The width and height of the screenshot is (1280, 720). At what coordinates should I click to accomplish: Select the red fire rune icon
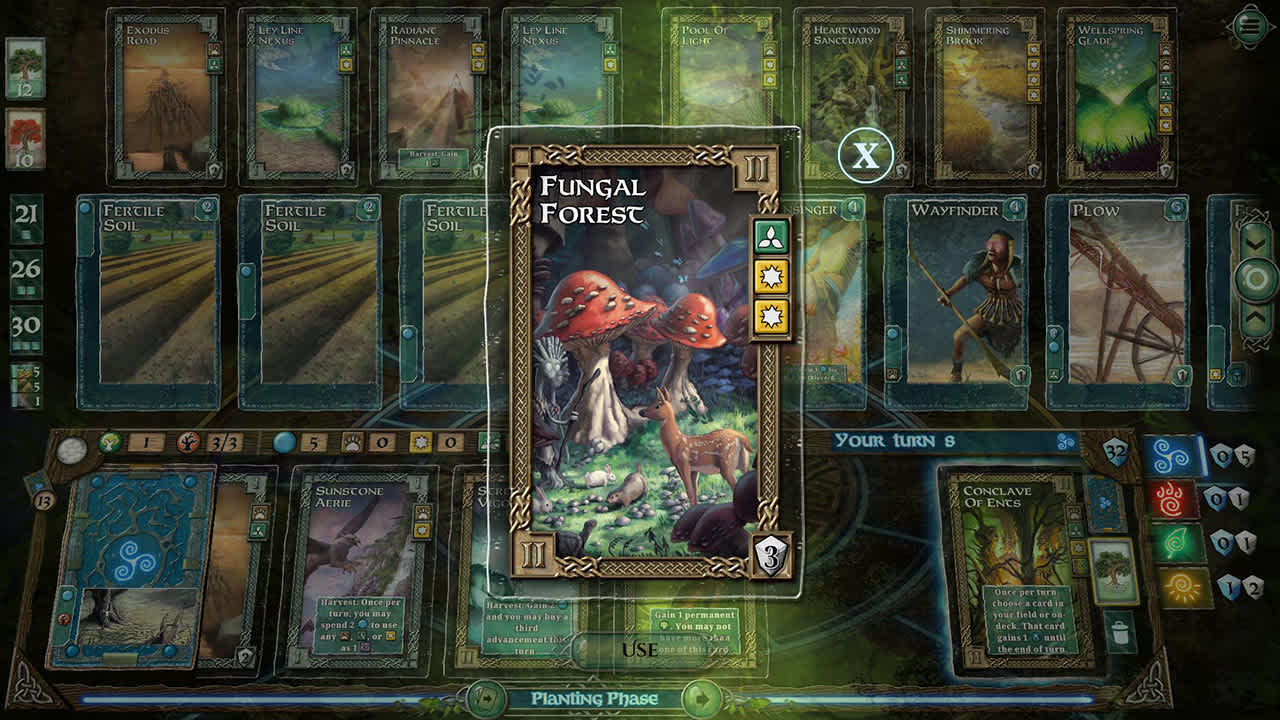(x=1169, y=500)
